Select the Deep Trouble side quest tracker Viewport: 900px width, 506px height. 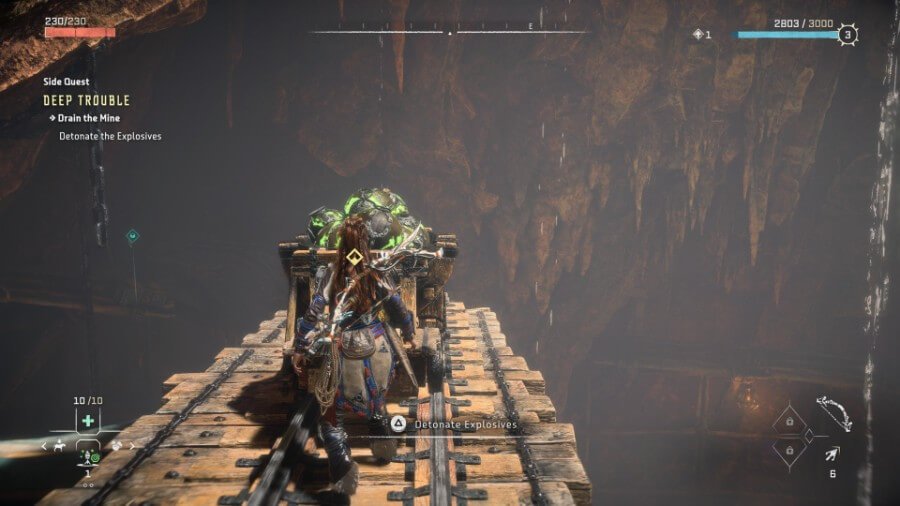(86, 101)
